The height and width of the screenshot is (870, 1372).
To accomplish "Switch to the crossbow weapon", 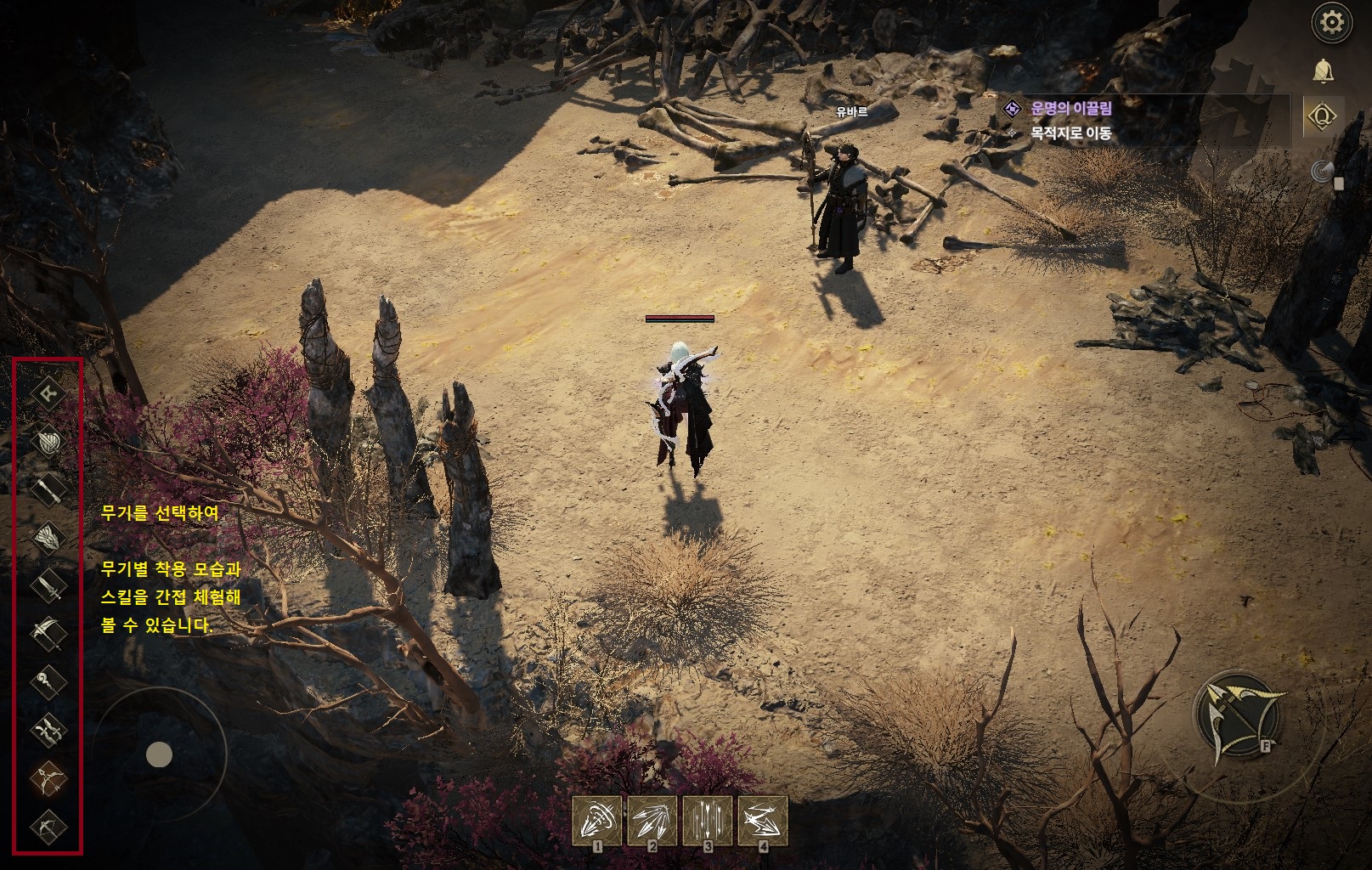I will [48, 825].
